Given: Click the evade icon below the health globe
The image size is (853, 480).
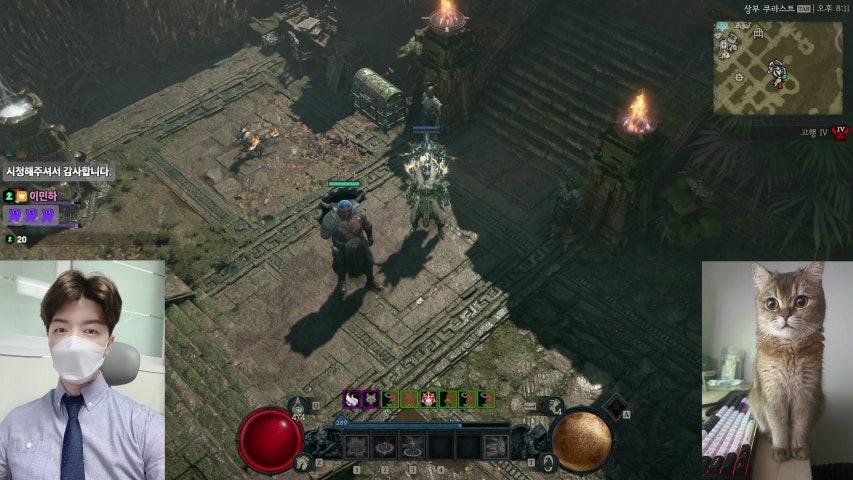Looking at the screenshot, I should coord(303,461).
